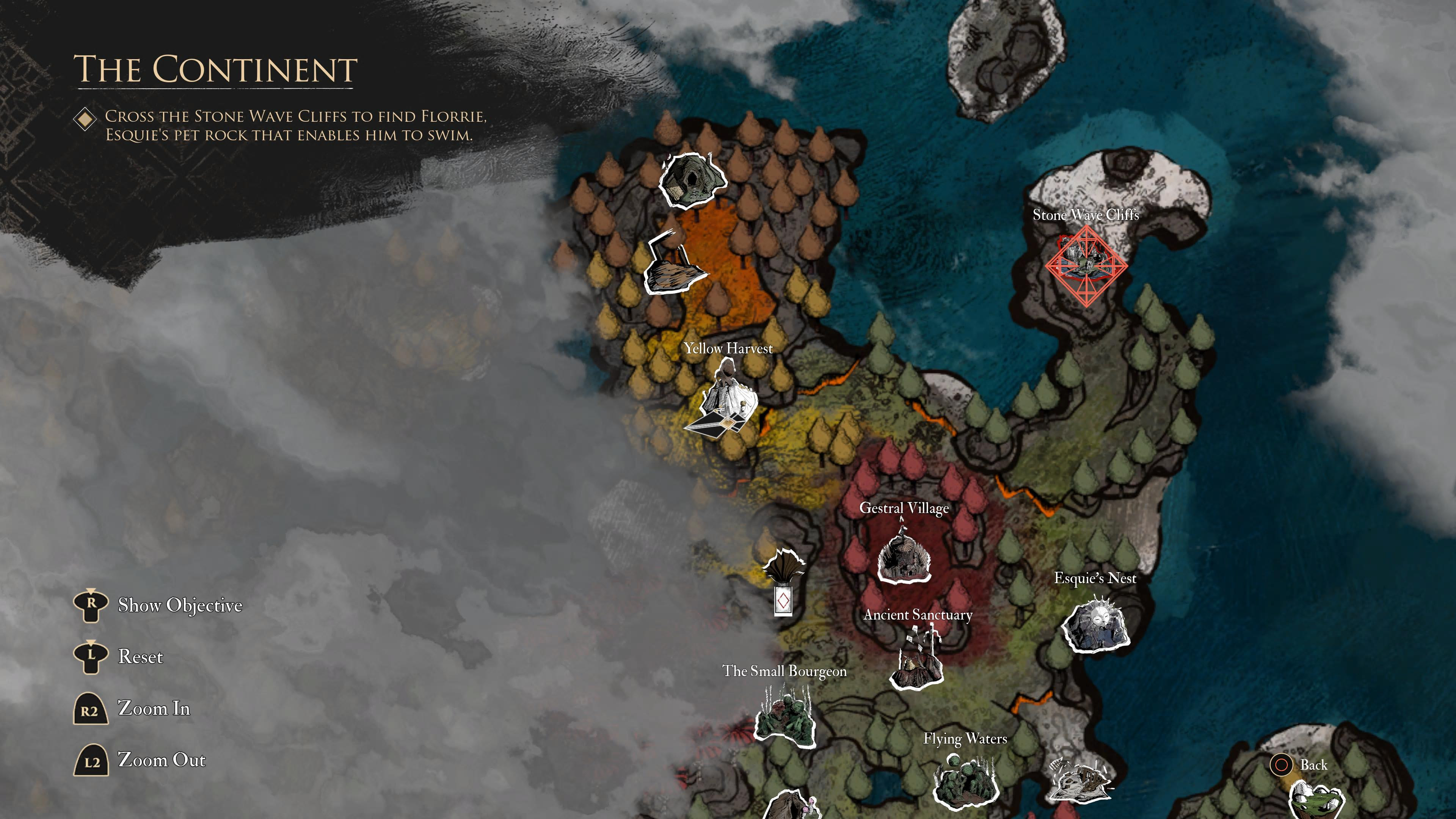Click the Gestral Village map marker
Screen dimensions: 1456x819
coord(904,555)
